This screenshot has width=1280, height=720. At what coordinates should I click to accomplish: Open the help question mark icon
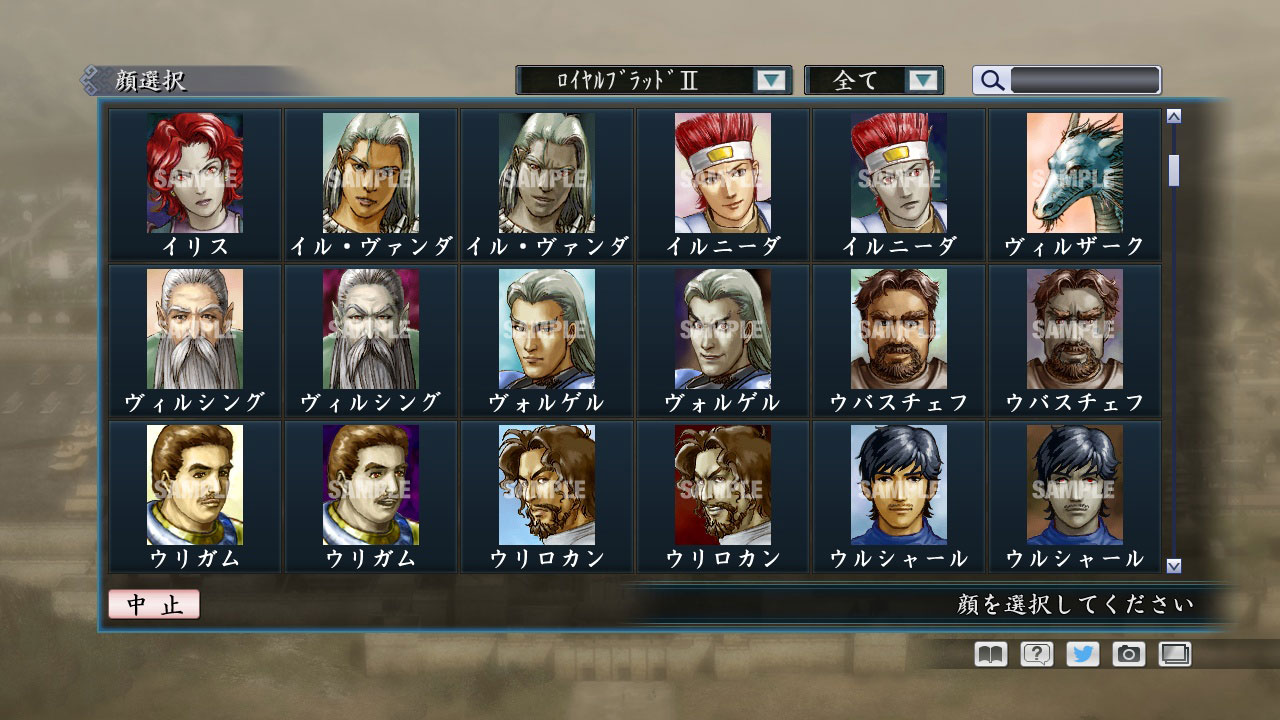click(x=1036, y=653)
